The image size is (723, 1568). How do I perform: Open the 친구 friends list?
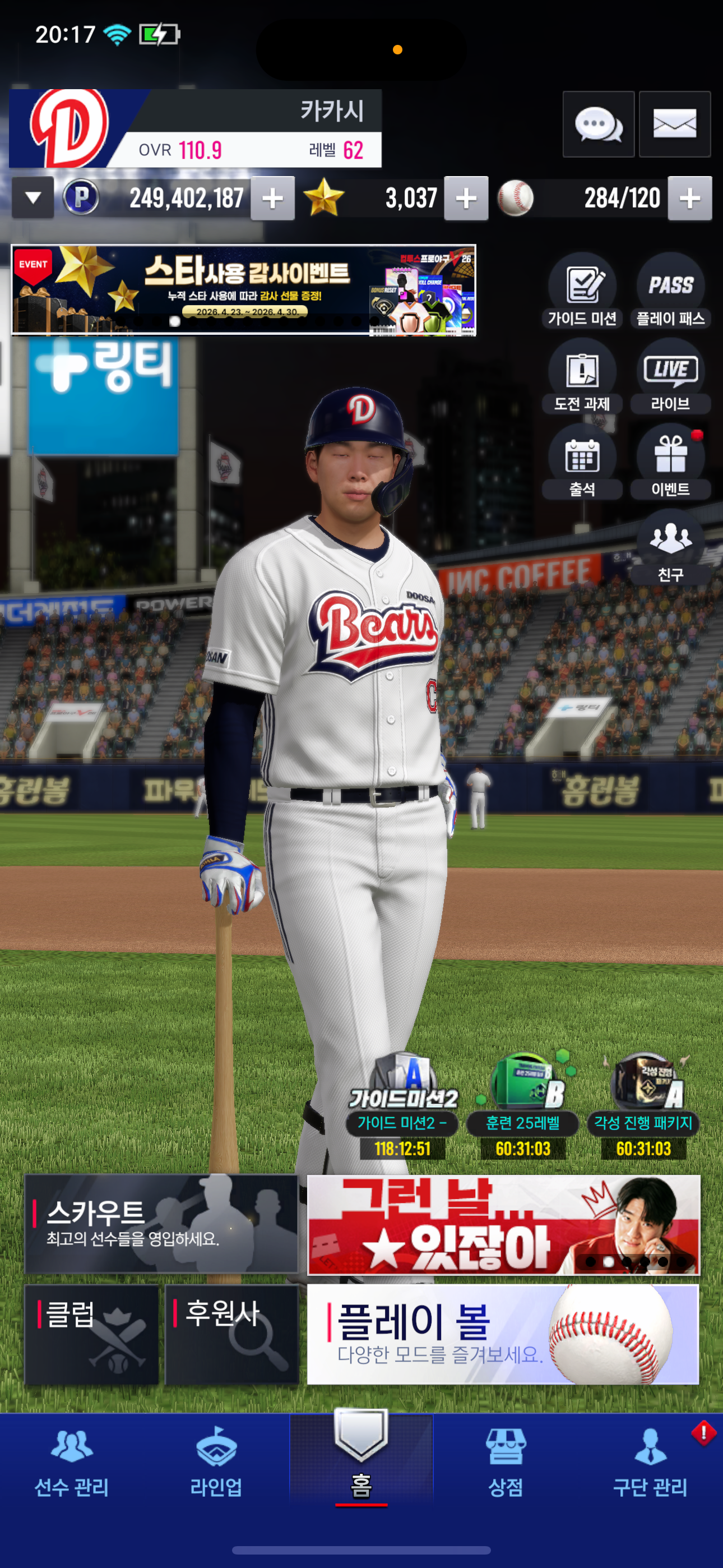pyautogui.click(x=671, y=548)
